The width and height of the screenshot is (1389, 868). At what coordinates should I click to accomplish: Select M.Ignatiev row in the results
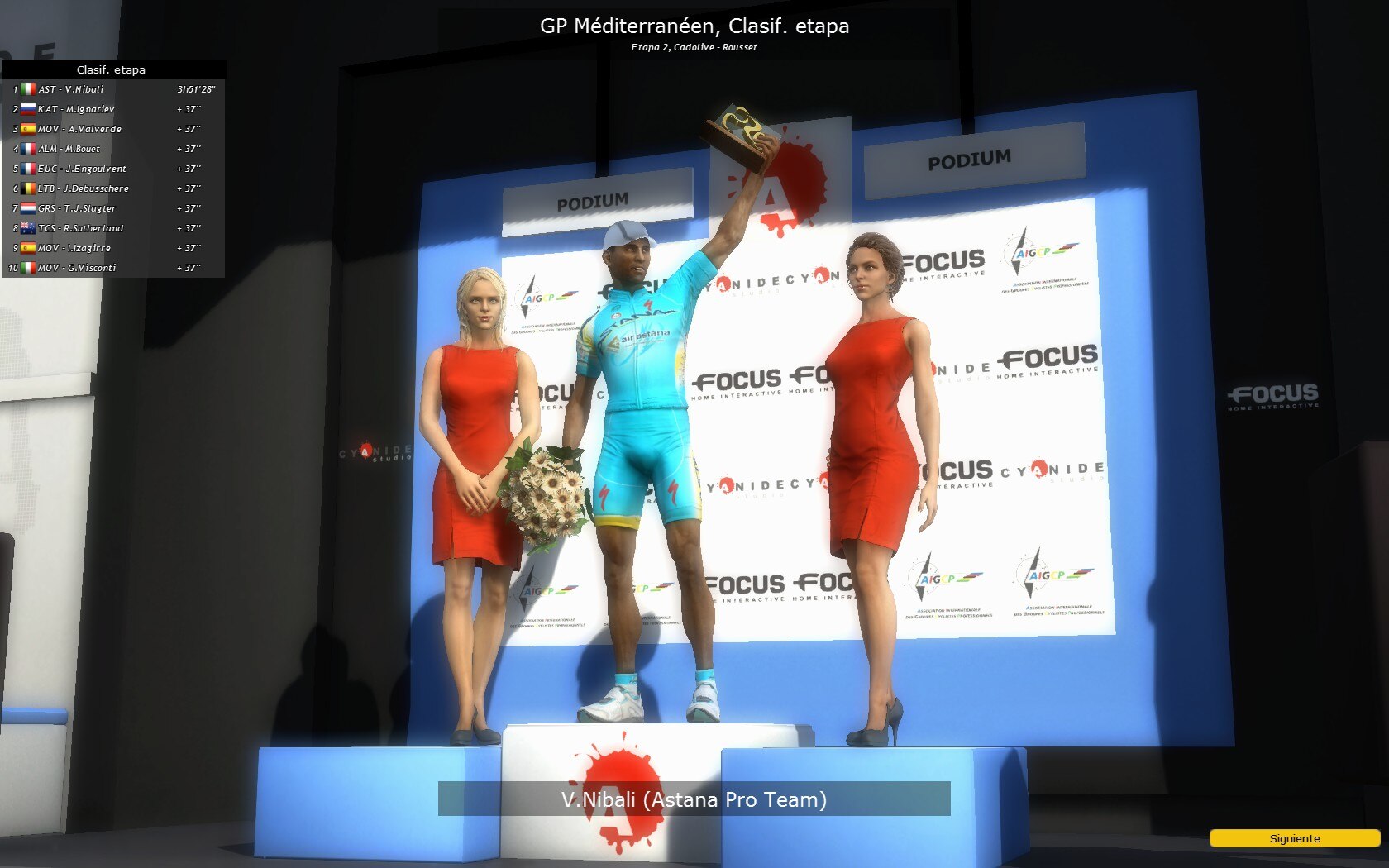click(x=113, y=109)
